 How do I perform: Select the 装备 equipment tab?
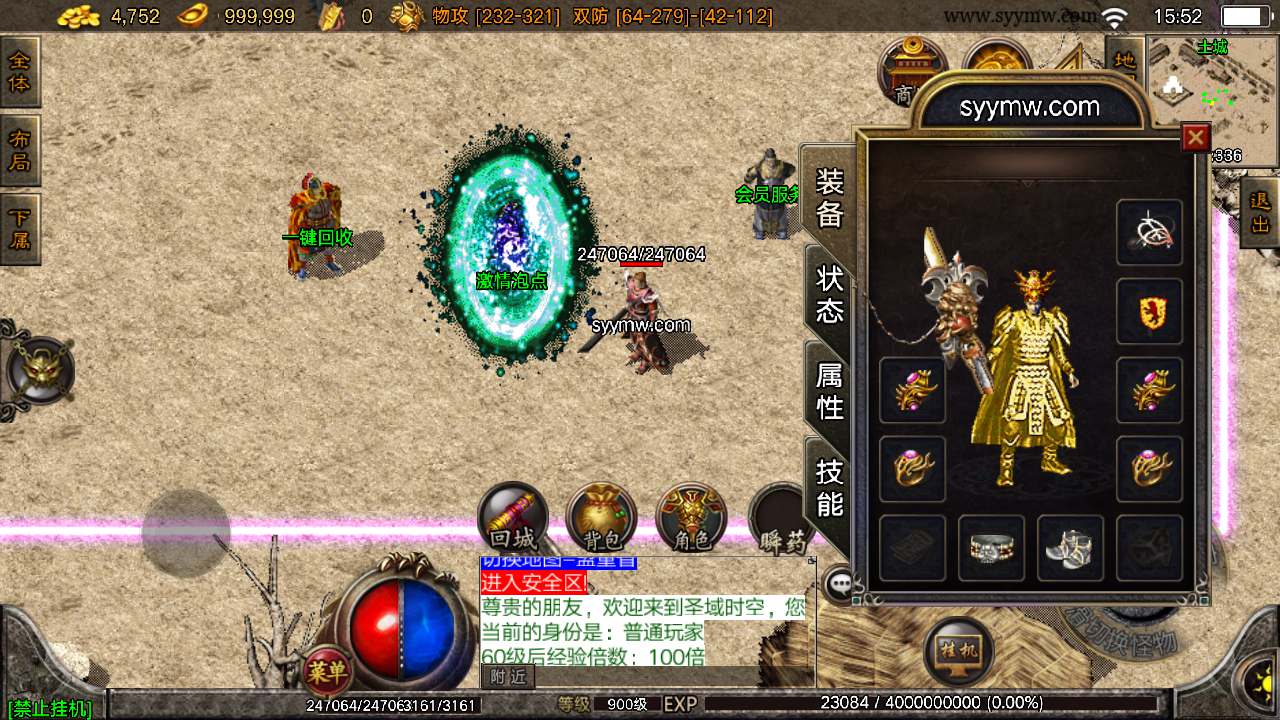(x=829, y=197)
